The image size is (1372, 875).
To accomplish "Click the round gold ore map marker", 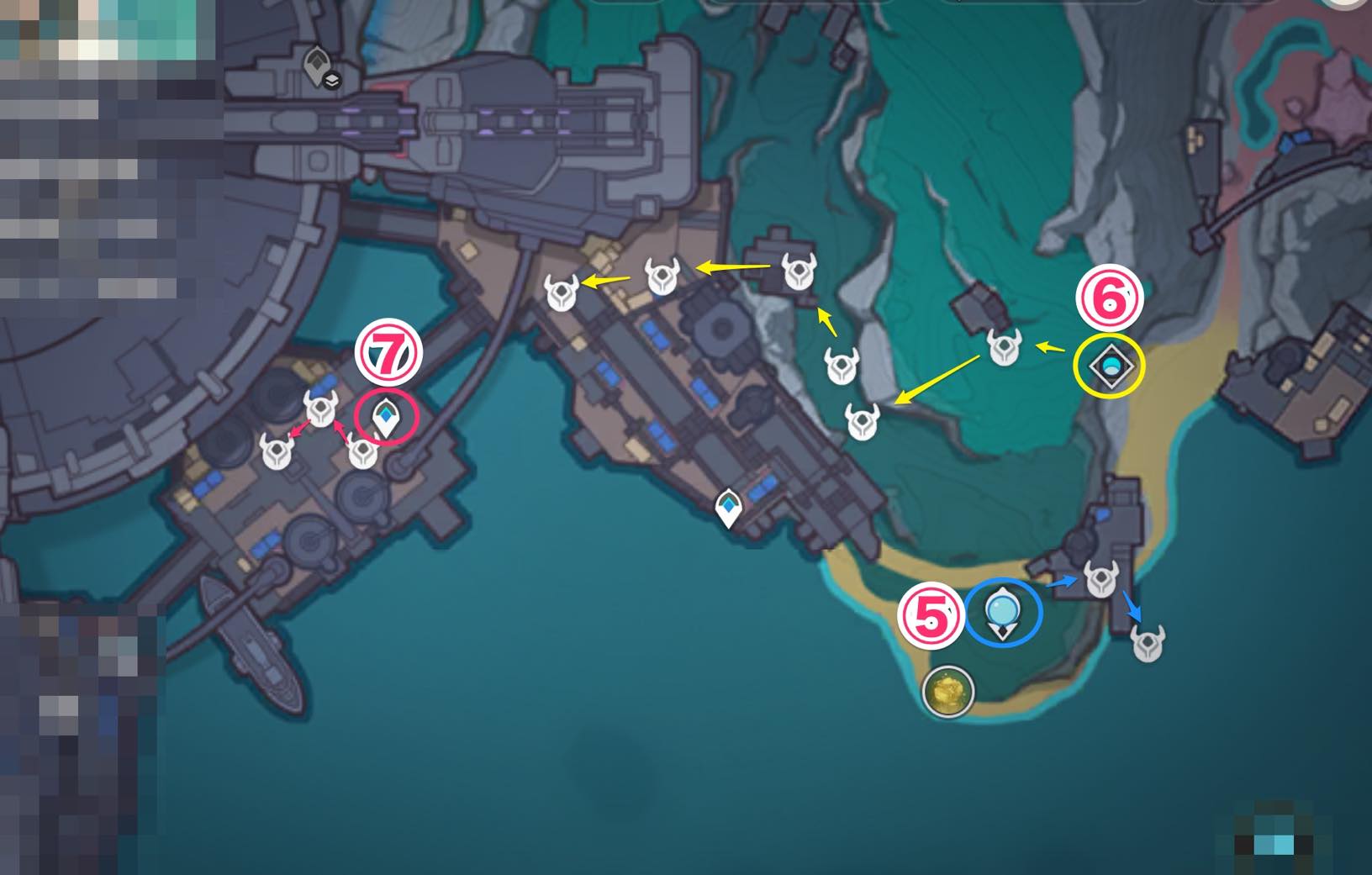I will [x=948, y=692].
